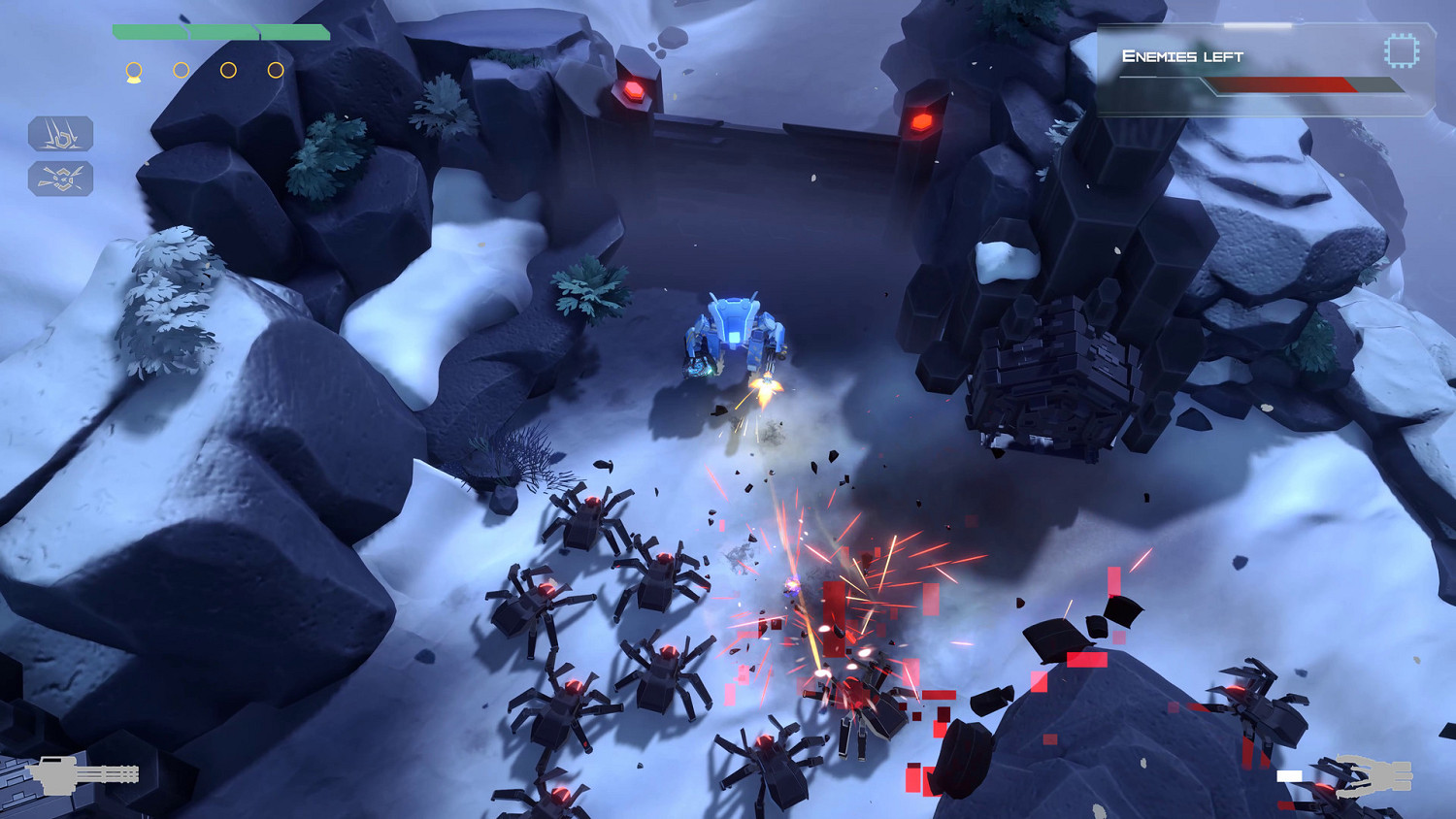Click the first yellow pip under the health bar
The height and width of the screenshot is (819, 1456).
[x=134, y=69]
